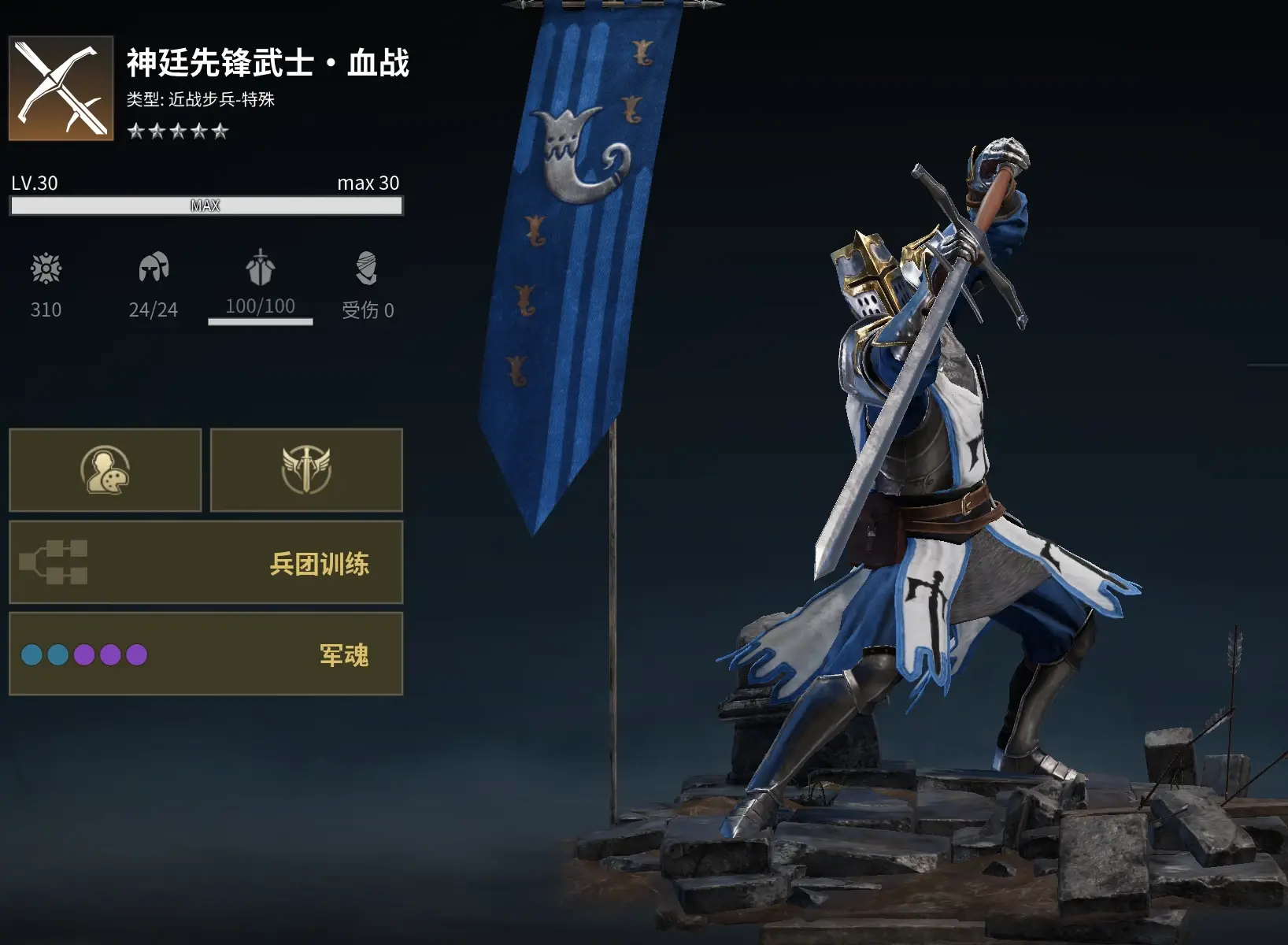Select the 100/100 unit armor stat
1288x945 pixels.
pyautogui.click(x=260, y=285)
